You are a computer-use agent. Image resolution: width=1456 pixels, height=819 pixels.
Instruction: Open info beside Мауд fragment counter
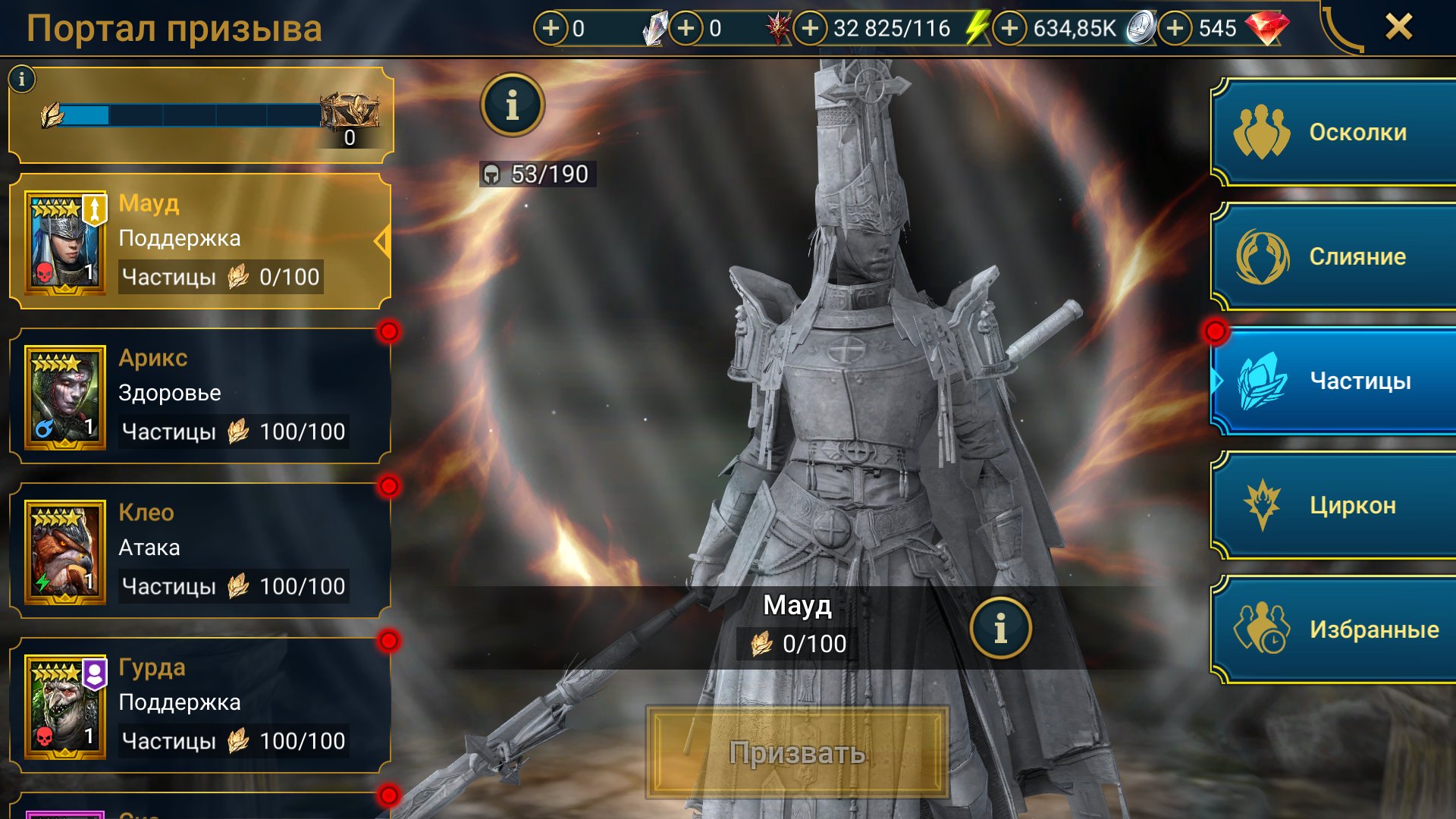pyautogui.click(x=1000, y=628)
